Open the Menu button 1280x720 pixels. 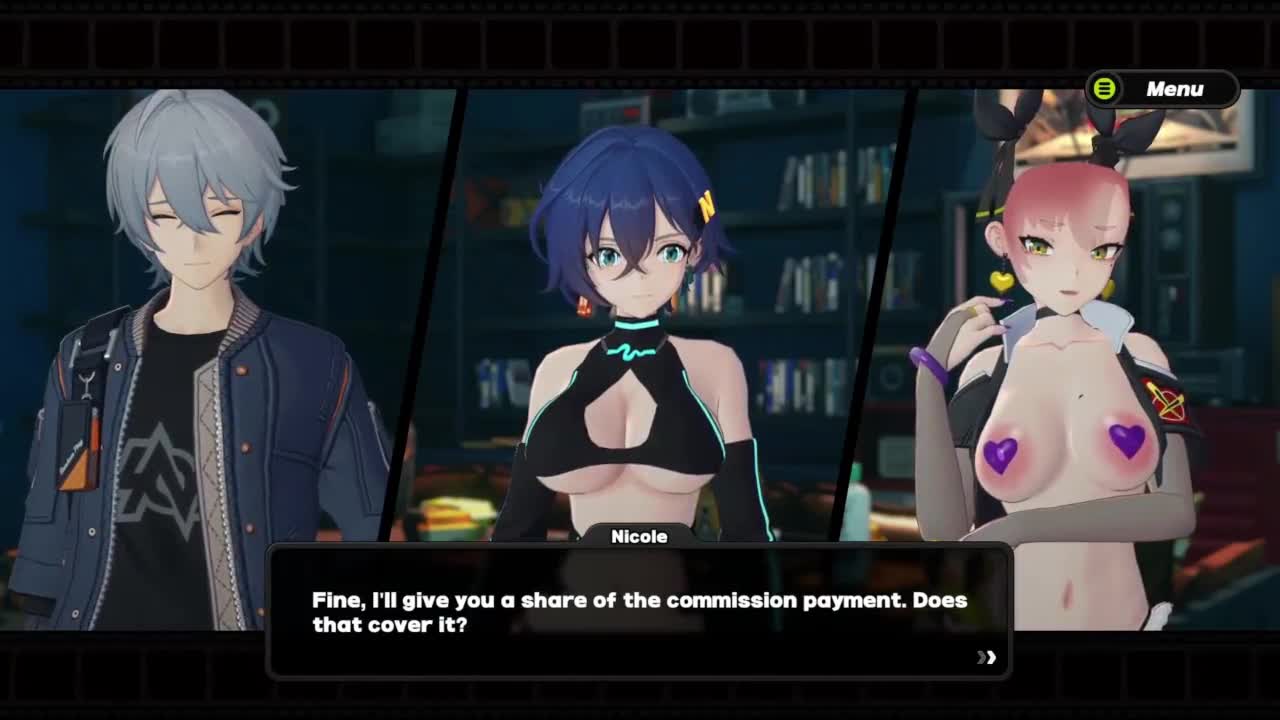point(1162,89)
